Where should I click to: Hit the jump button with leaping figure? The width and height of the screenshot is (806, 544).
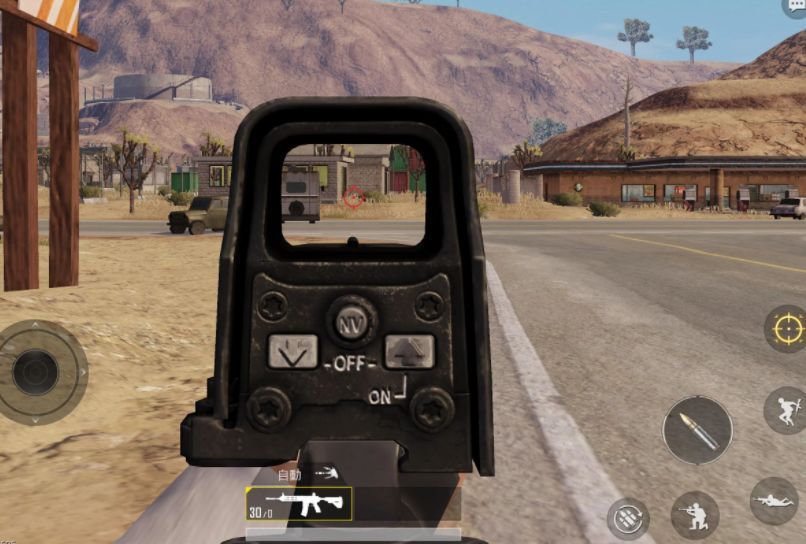point(784,409)
